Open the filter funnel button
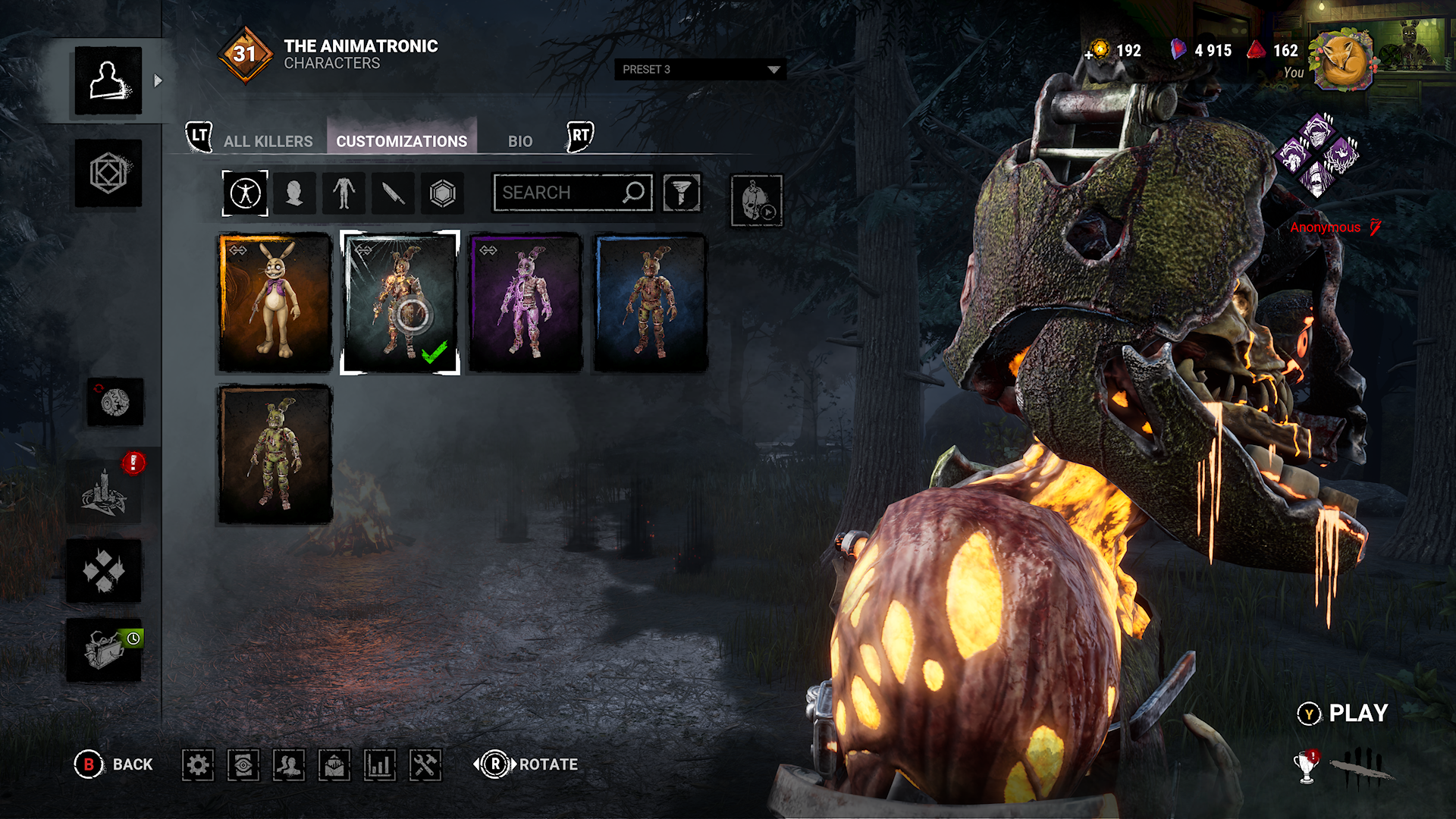This screenshot has height=819, width=1456. point(682,193)
